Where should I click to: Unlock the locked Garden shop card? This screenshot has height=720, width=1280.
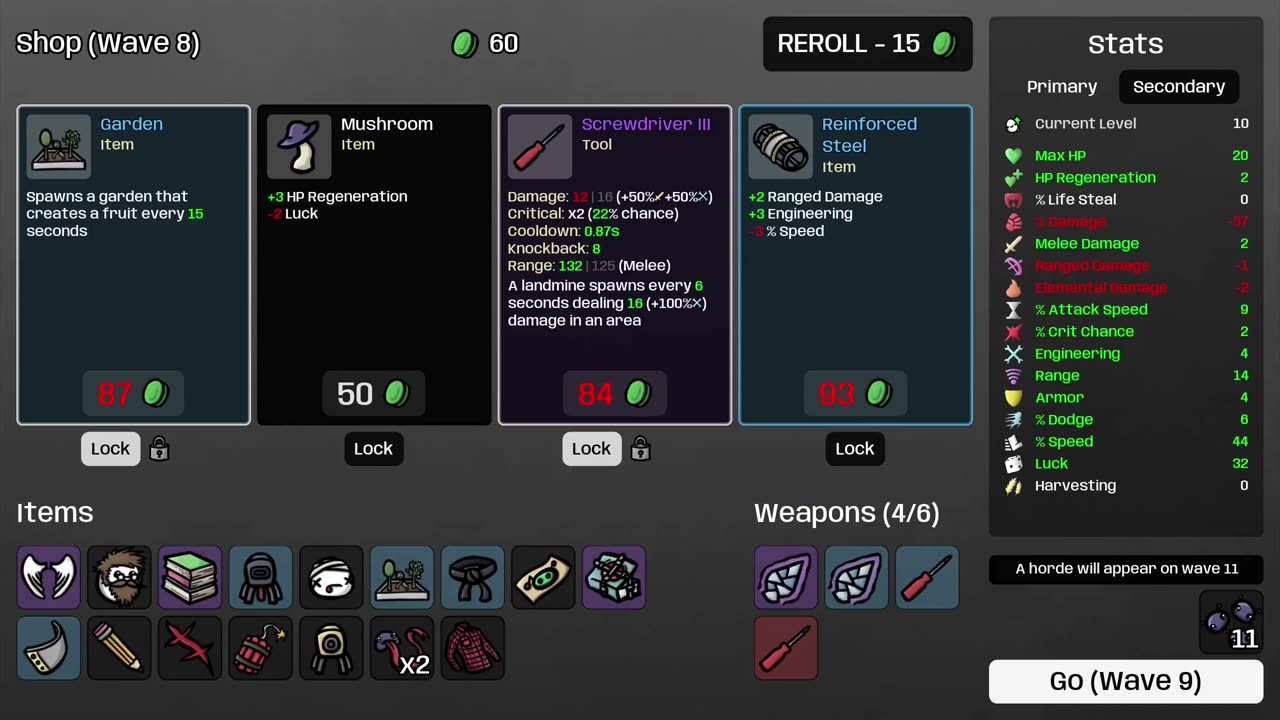[111, 449]
